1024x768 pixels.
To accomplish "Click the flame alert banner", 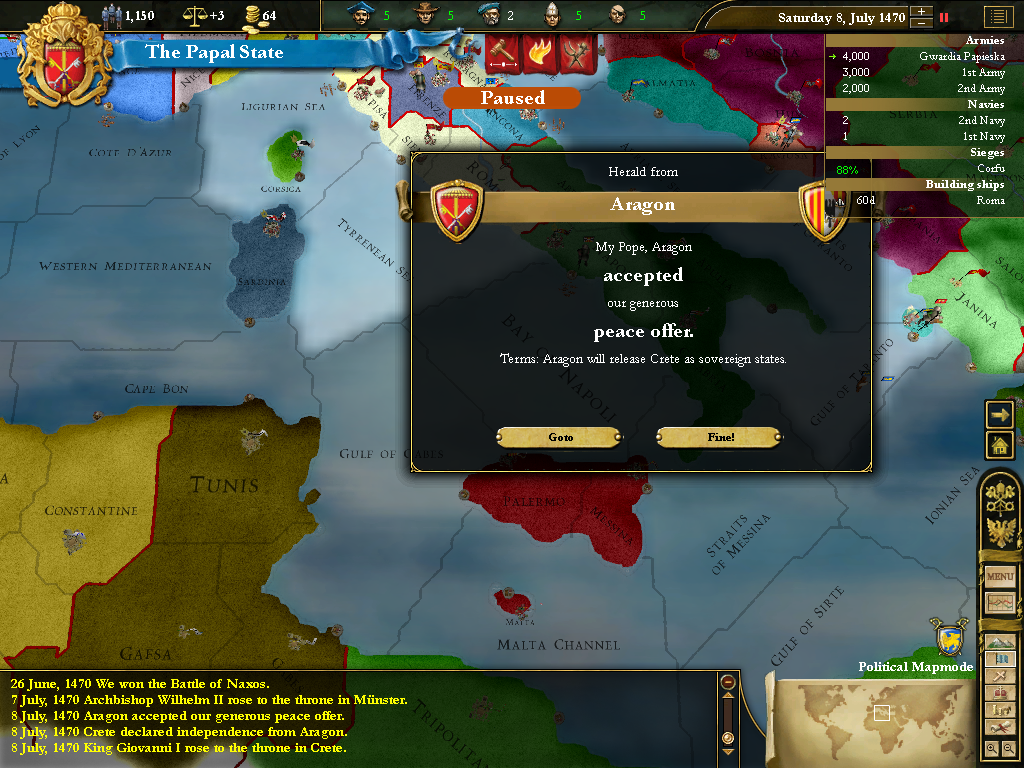I will [539, 52].
